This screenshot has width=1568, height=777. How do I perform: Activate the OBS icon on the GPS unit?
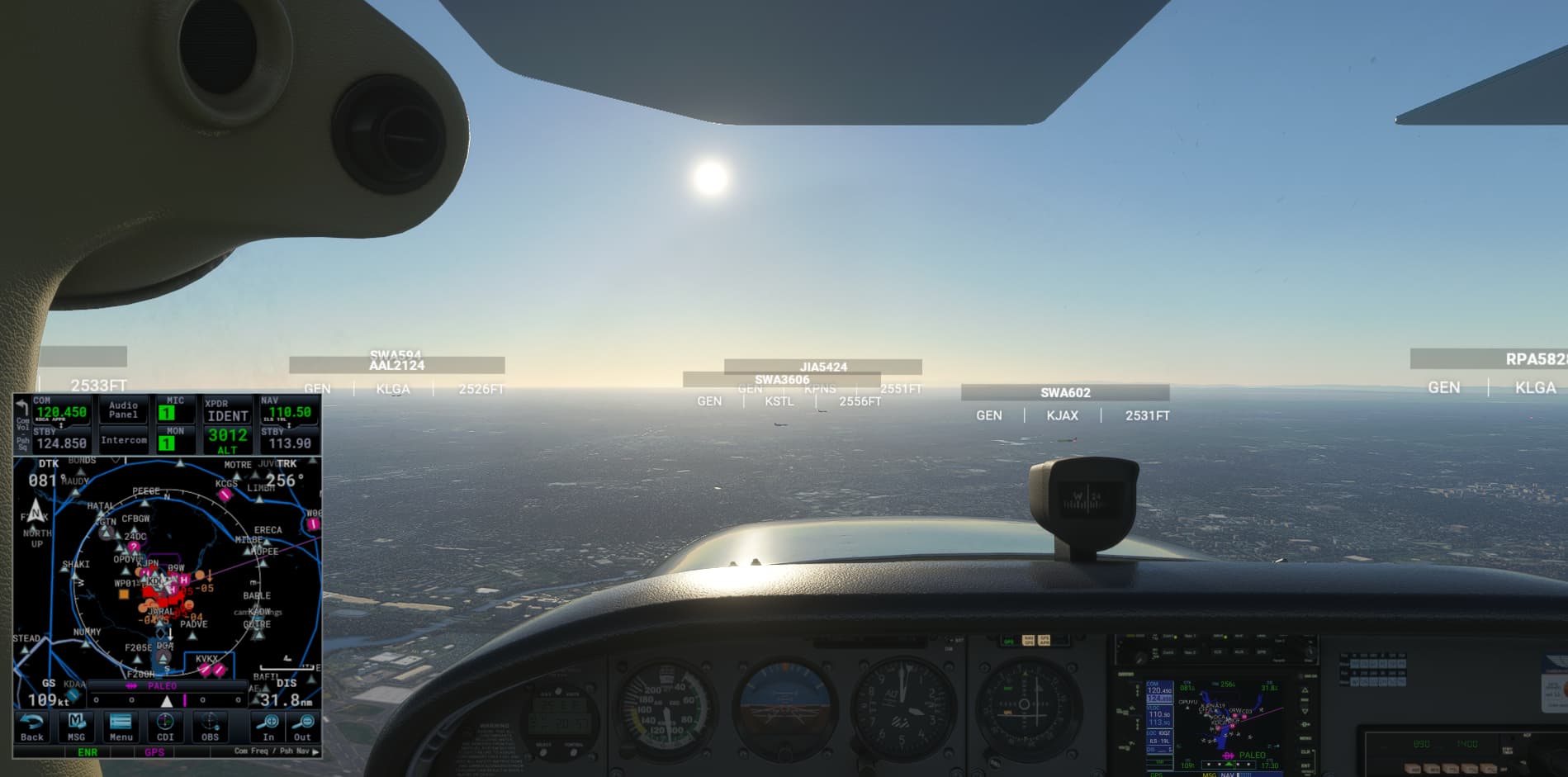(x=209, y=723)
